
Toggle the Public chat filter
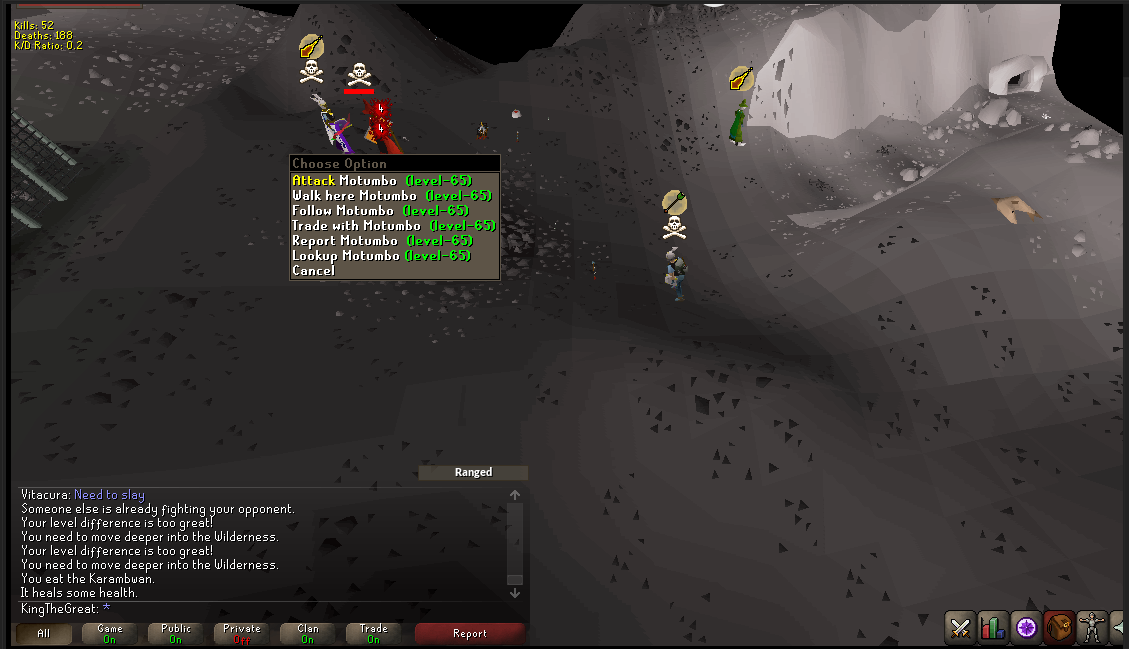coord(176,633)
